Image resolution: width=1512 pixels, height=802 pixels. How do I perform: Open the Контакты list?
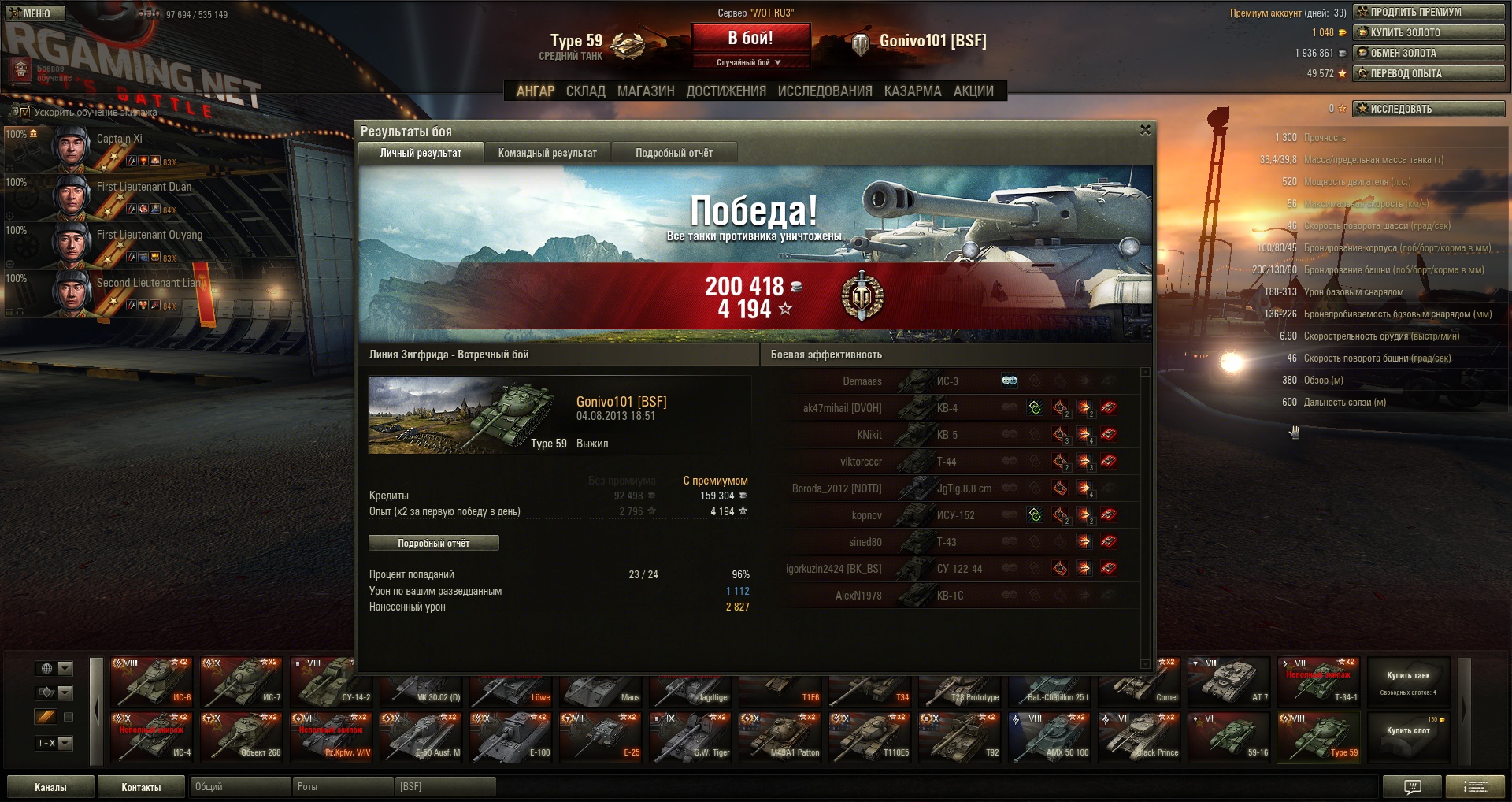click(x=141, y=787)
